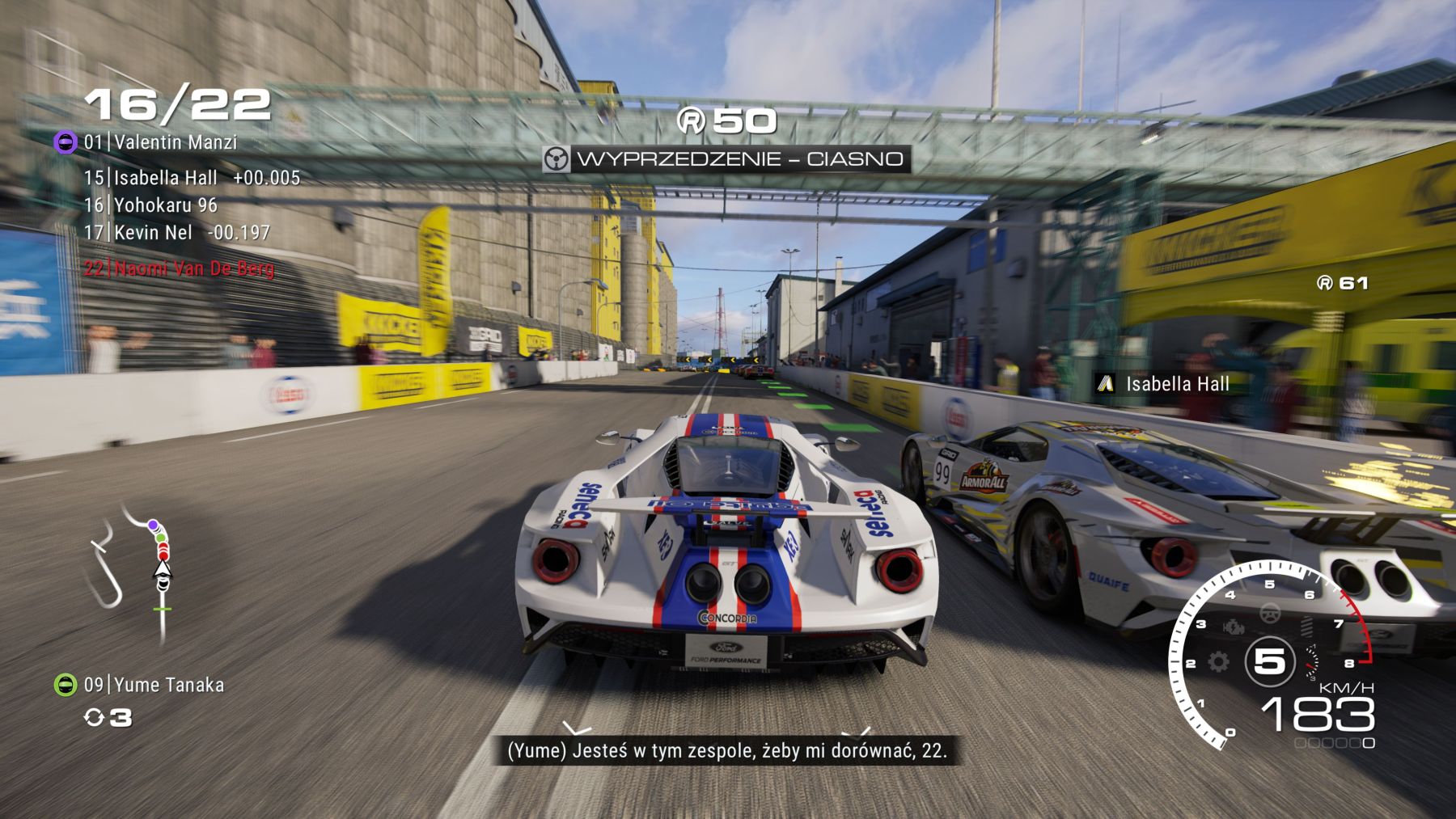Click the engine warning icon inside the tachometer
The image size is (1456, 819).
(1234, 627)
